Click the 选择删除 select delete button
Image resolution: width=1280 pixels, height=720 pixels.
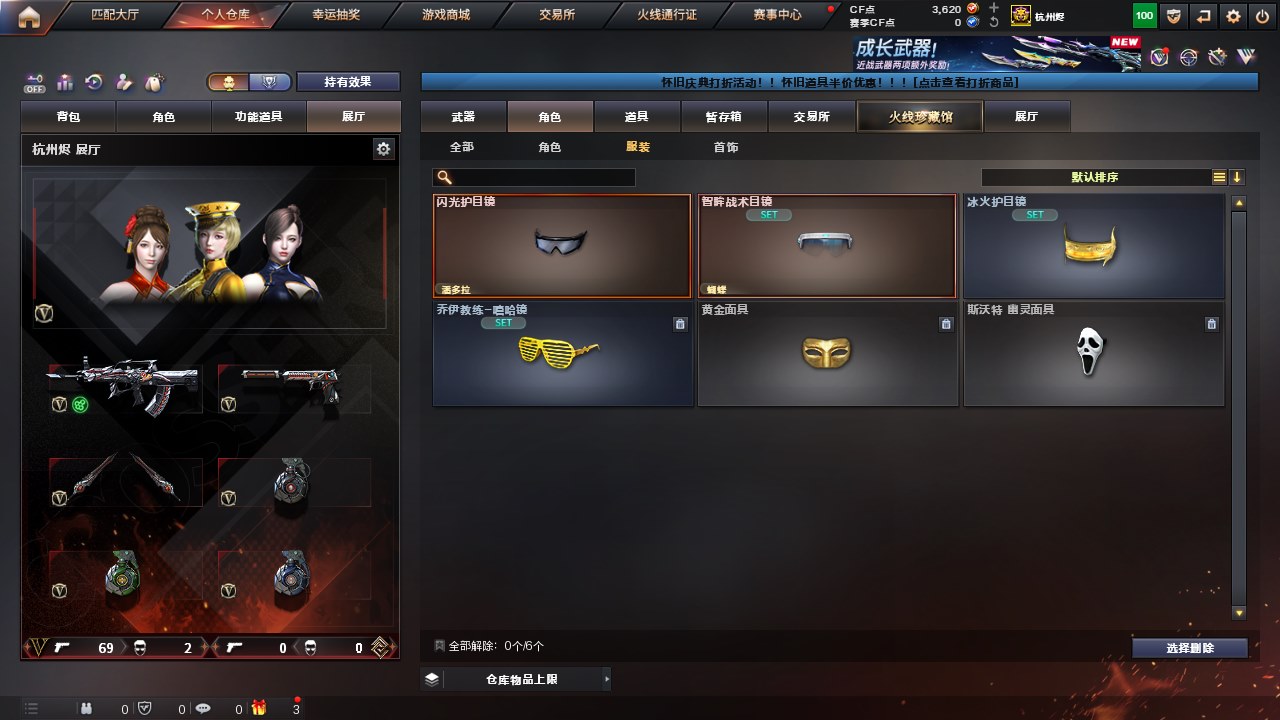1189,648
